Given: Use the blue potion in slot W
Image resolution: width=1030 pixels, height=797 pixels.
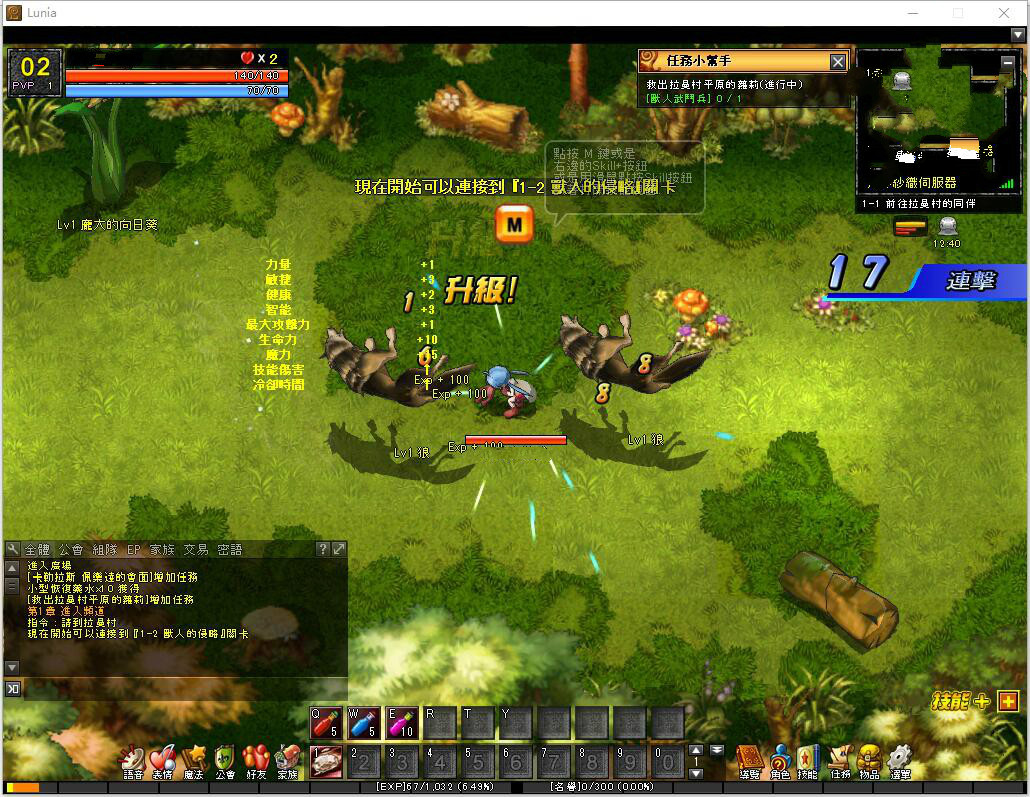Looking at the screenshot, I should point(363,722).
